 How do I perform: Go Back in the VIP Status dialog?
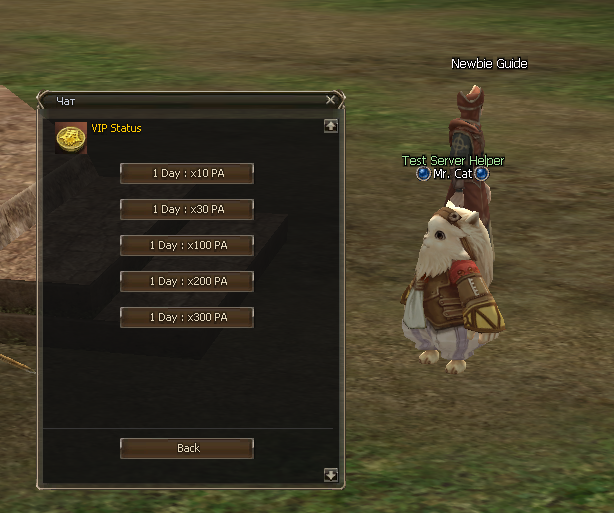coord(187,449)
